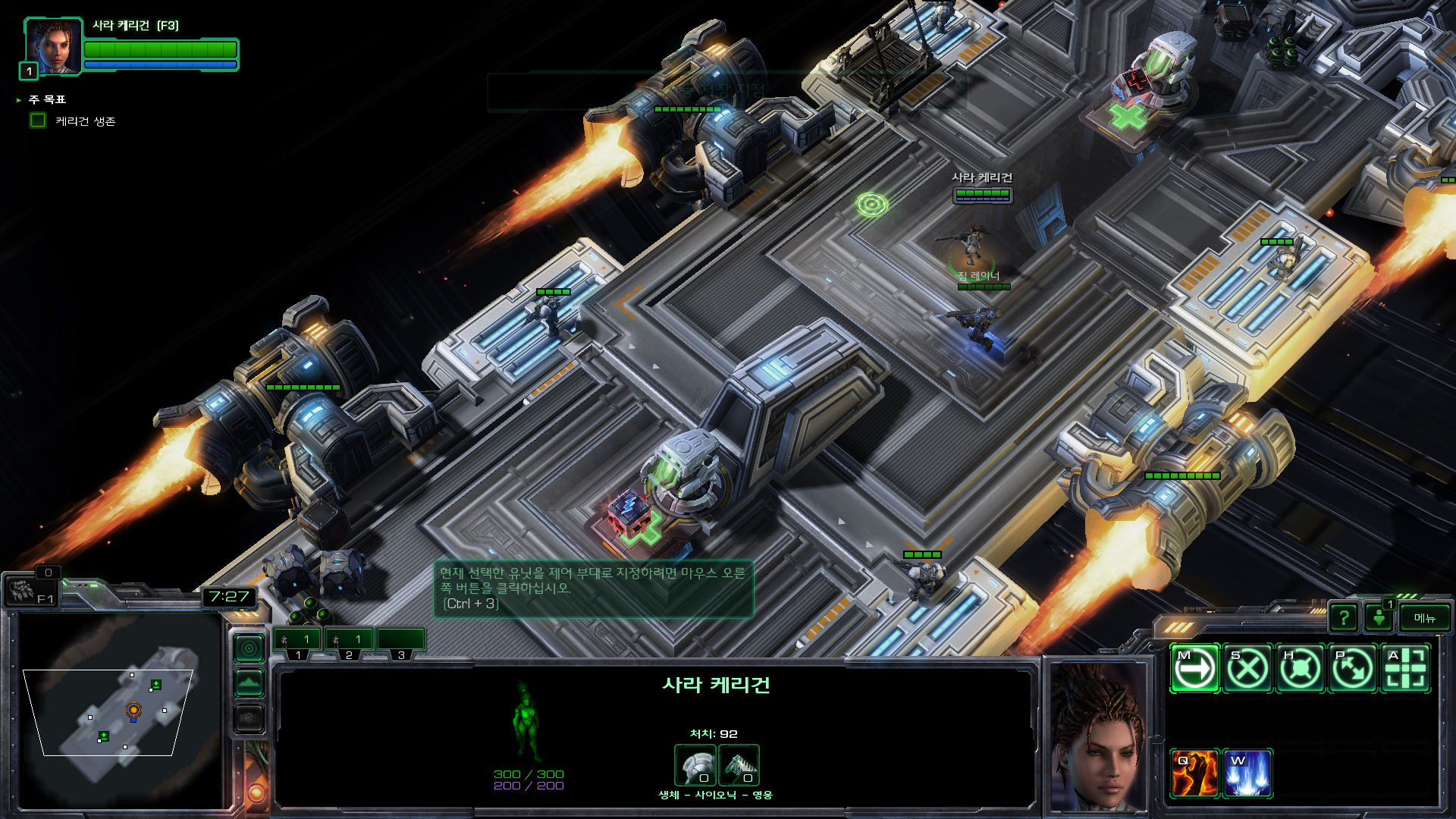
Task: Inspect the armor helmet upgrade icon
Action: click(695, 765)
